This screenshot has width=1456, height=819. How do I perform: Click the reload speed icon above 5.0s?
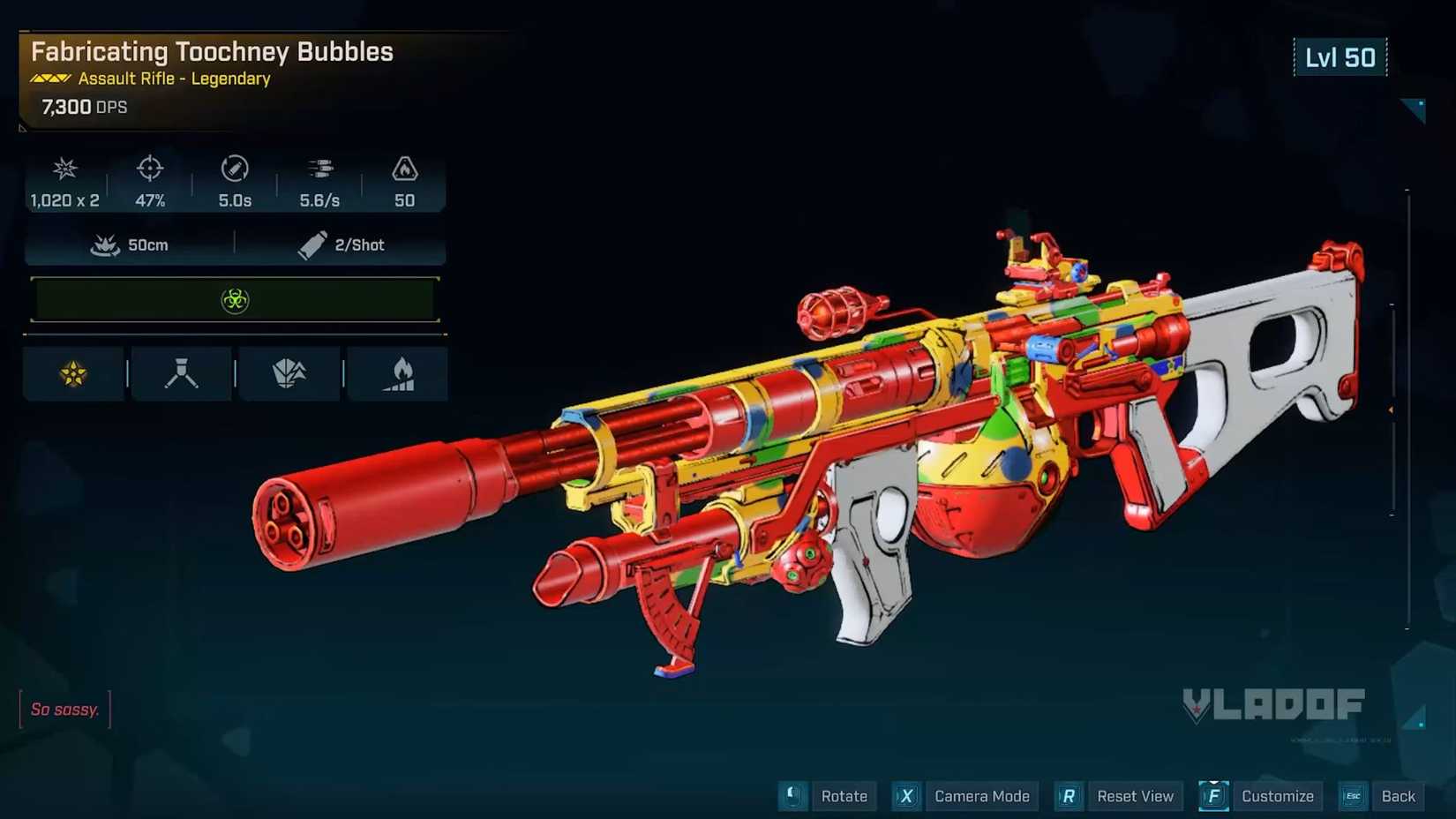click(233, 169)
